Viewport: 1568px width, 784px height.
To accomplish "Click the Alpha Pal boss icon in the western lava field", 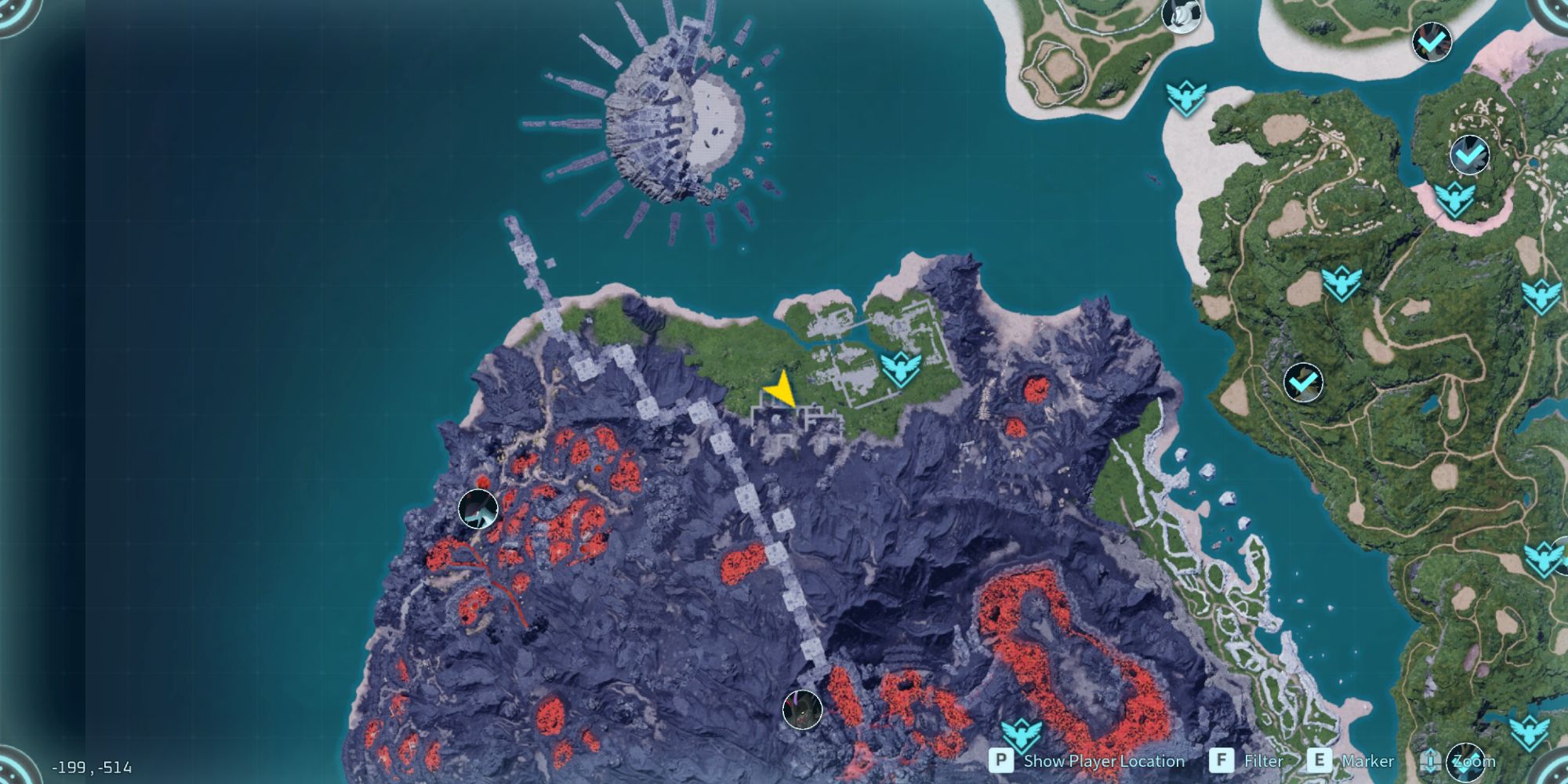I will (x=477, y=508).
